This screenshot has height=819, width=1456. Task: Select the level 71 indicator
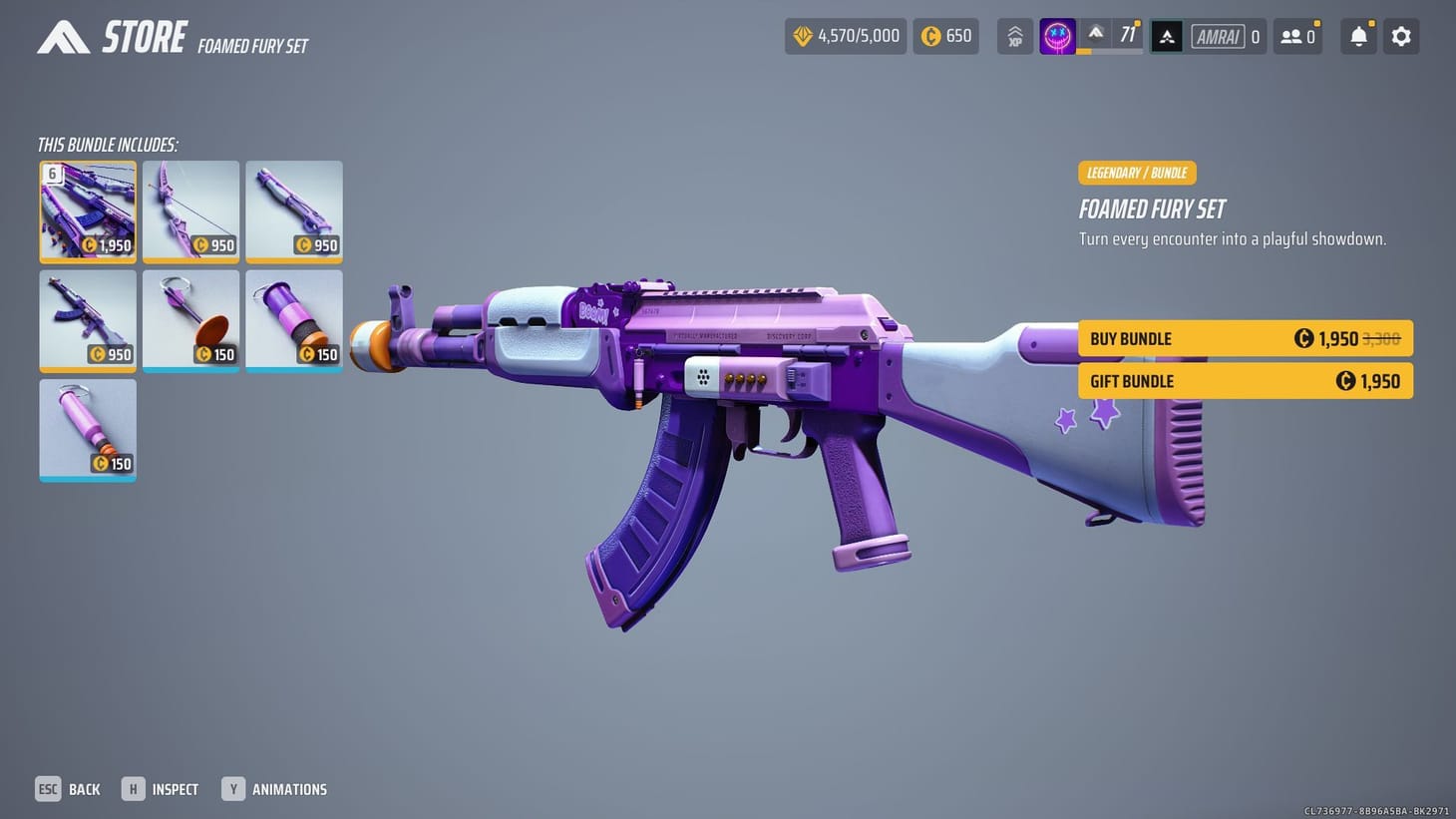[1128, 33]
